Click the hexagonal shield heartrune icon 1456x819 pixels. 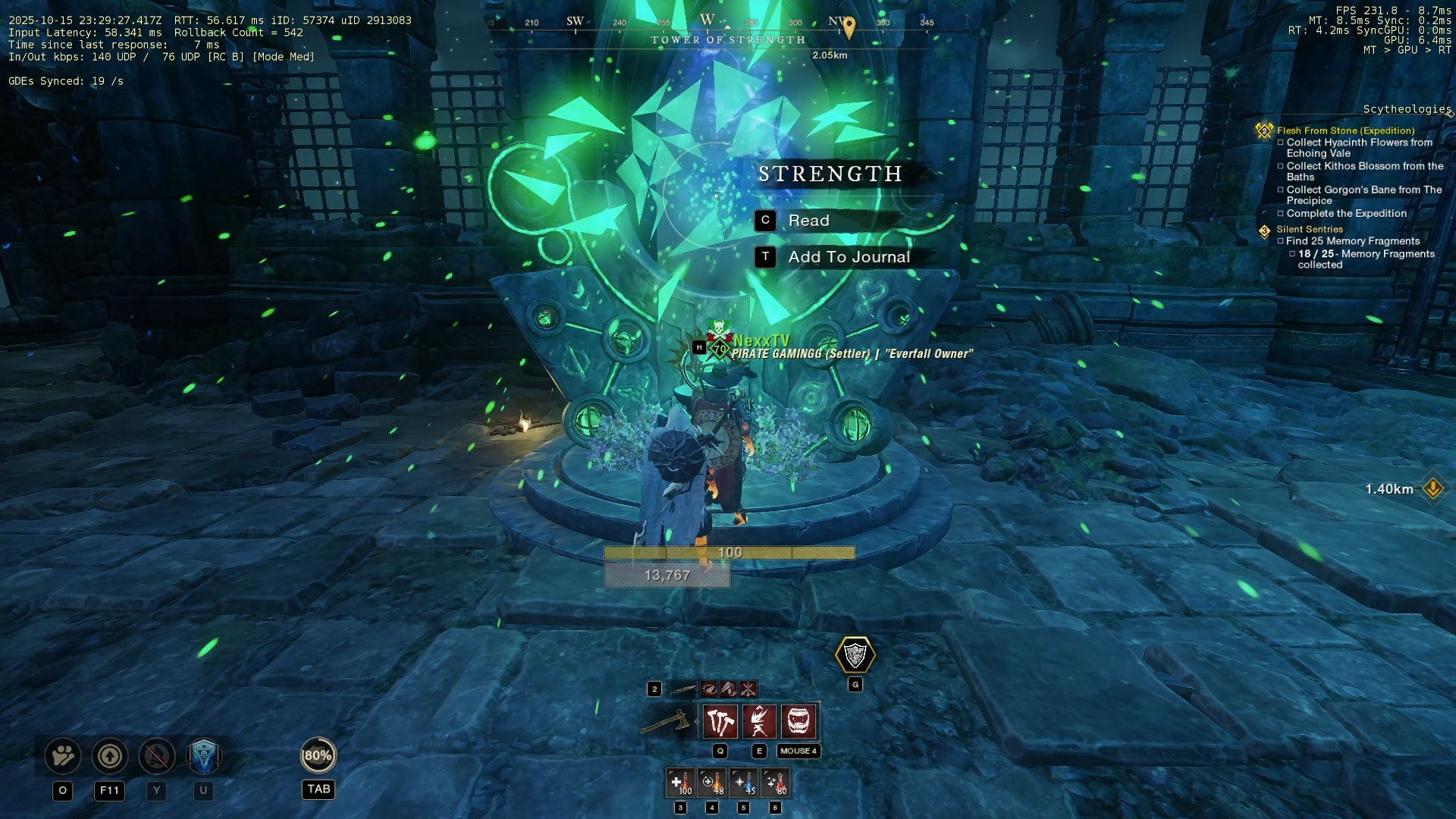[855, 655]
